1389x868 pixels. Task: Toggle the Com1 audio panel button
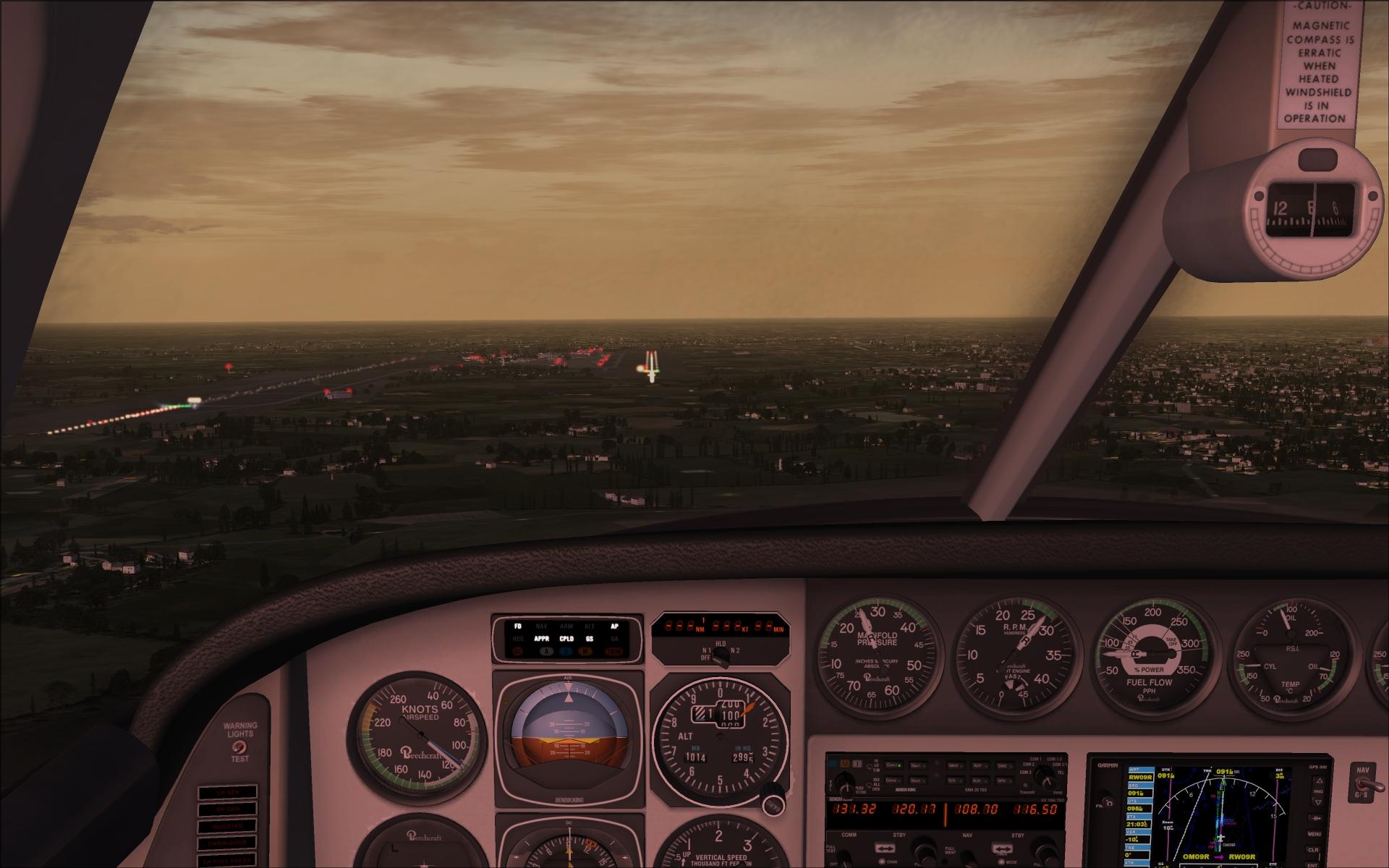pos(893,765)
